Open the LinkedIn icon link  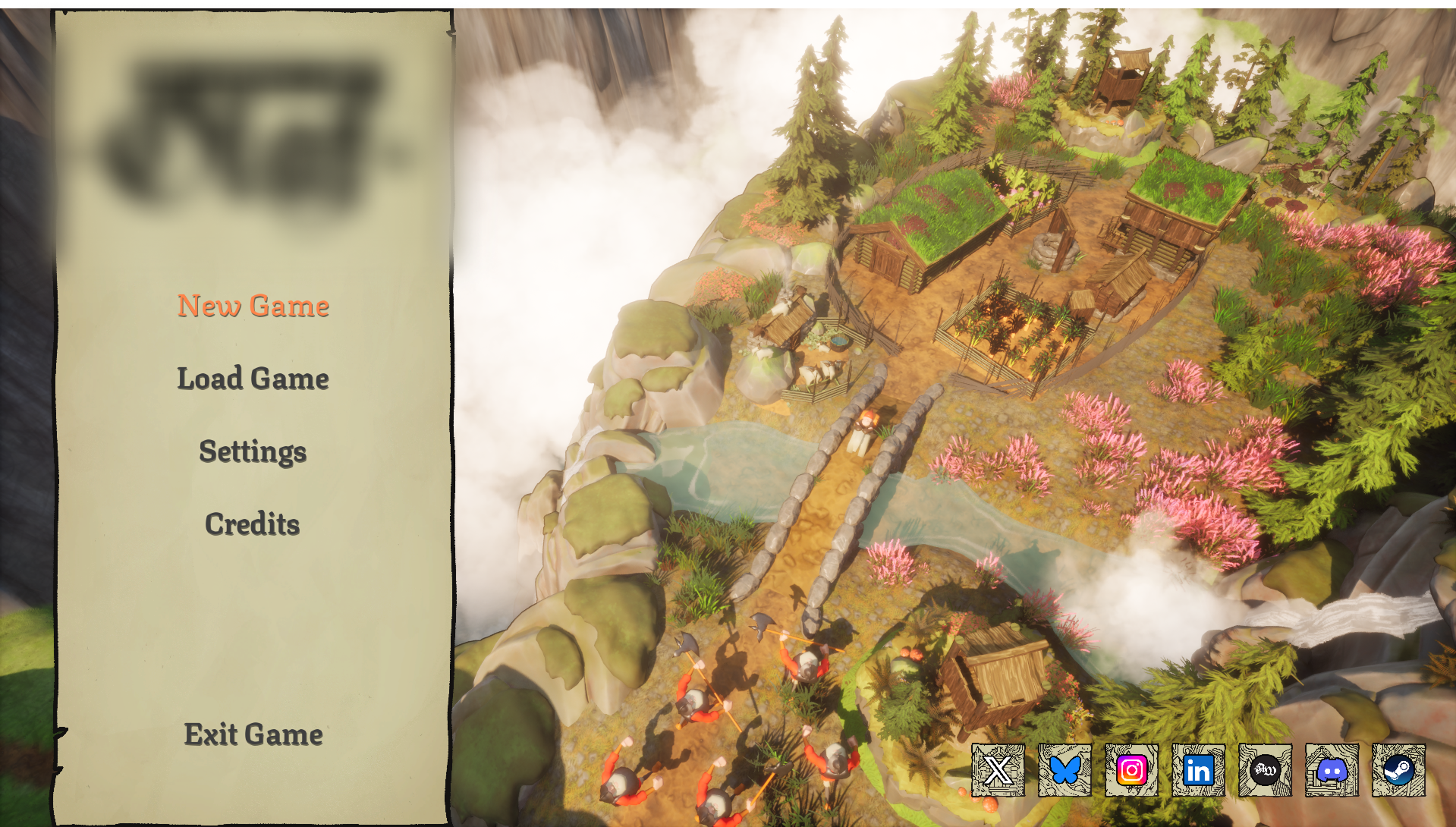pos(1198,770)
